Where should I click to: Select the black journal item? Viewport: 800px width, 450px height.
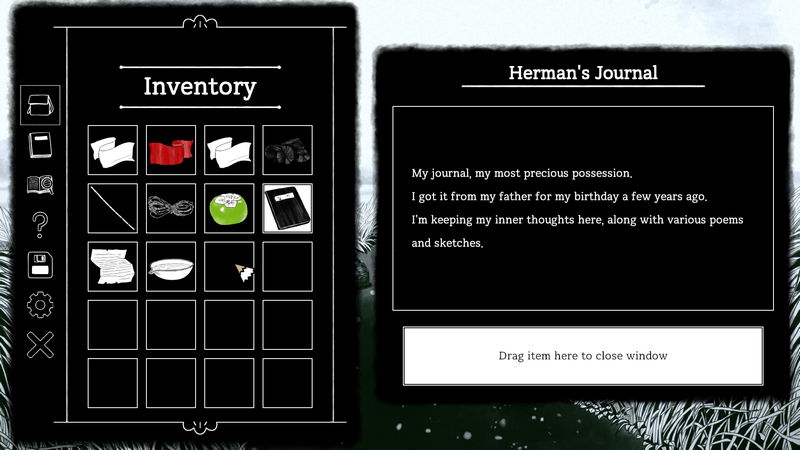point(287,208)
